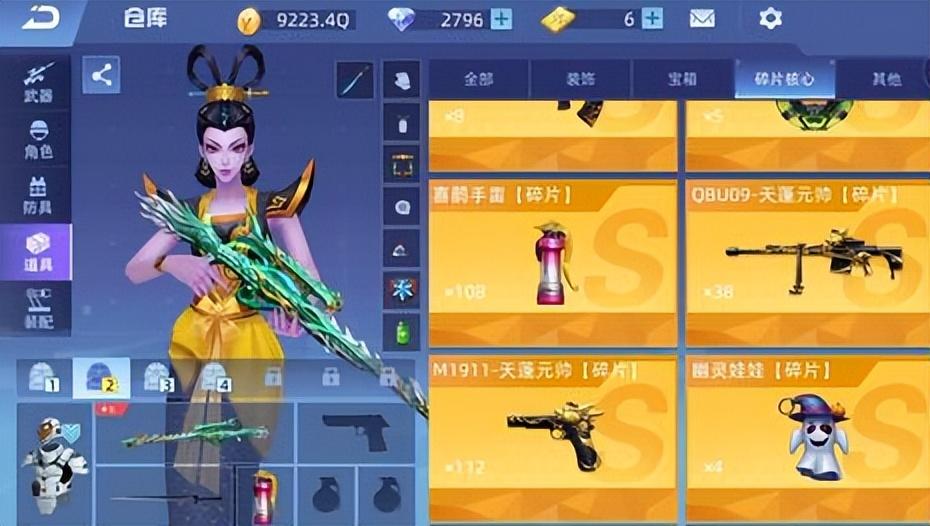This screenshot has height=526, width=930.
Task: Select the 碎片核心 fragment core tab
Action: pyautogui.click(x=785, y=79)
